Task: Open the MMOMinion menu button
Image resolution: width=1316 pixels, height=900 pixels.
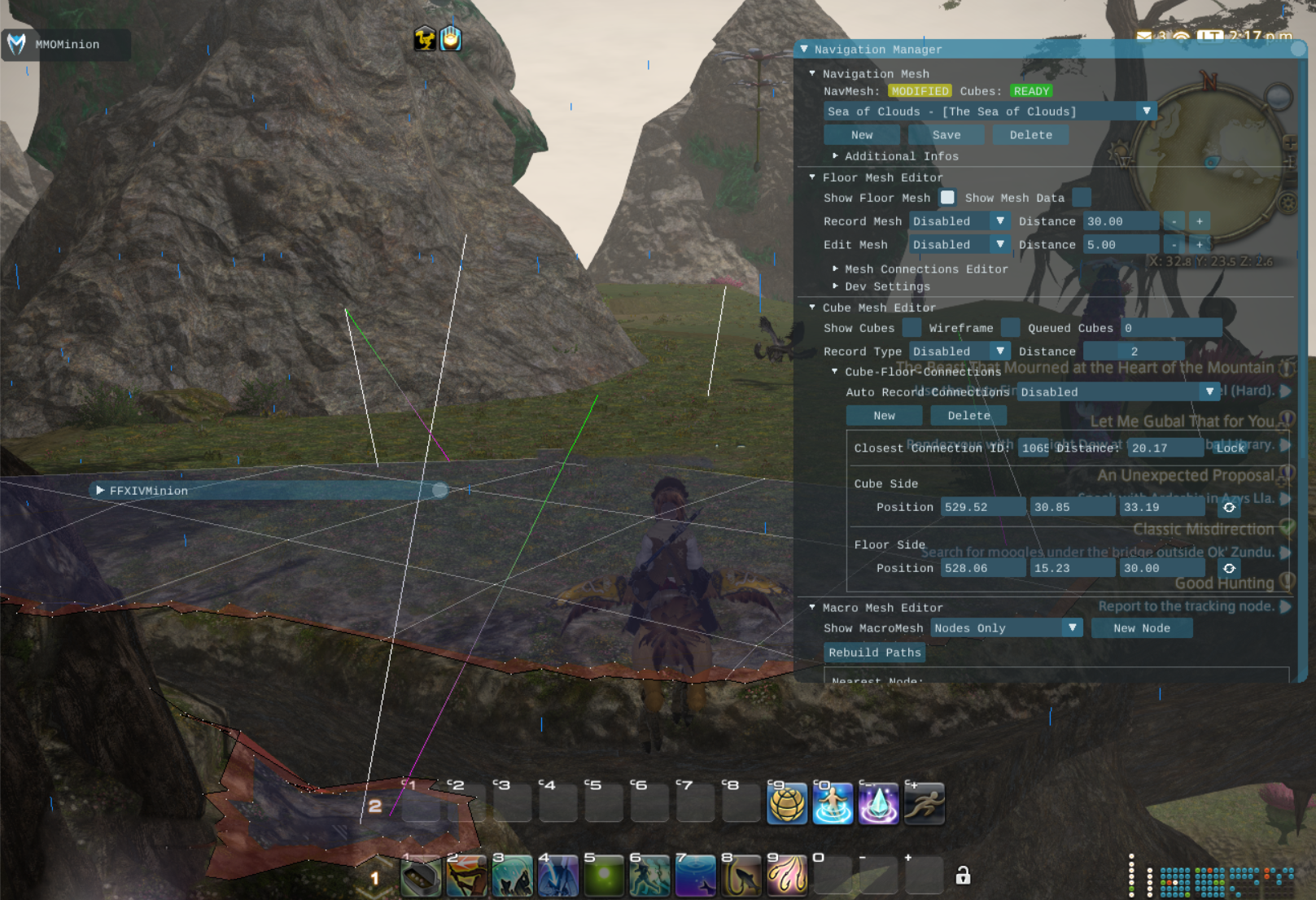Action: [x=65, y=45]
